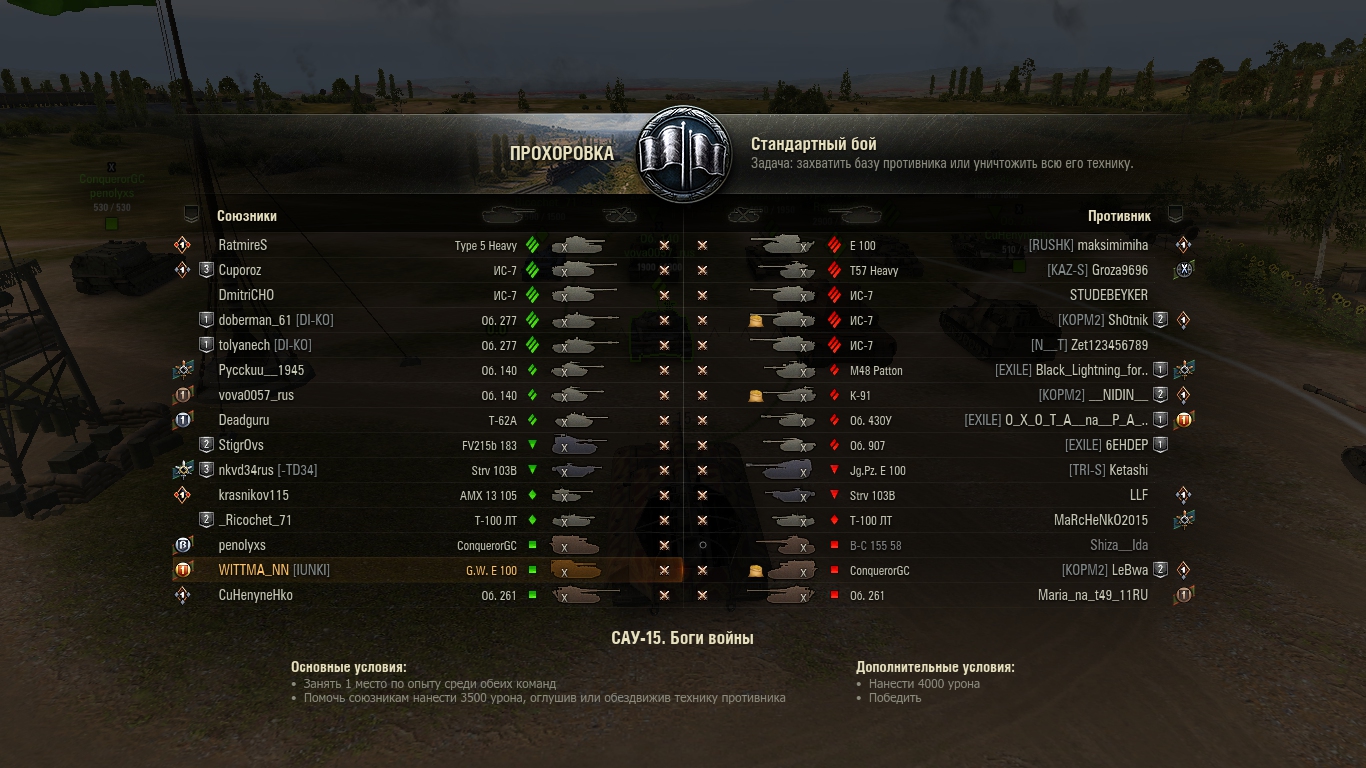
Task: Select StigrOvs FV215b 183 row
Action: 241,445
